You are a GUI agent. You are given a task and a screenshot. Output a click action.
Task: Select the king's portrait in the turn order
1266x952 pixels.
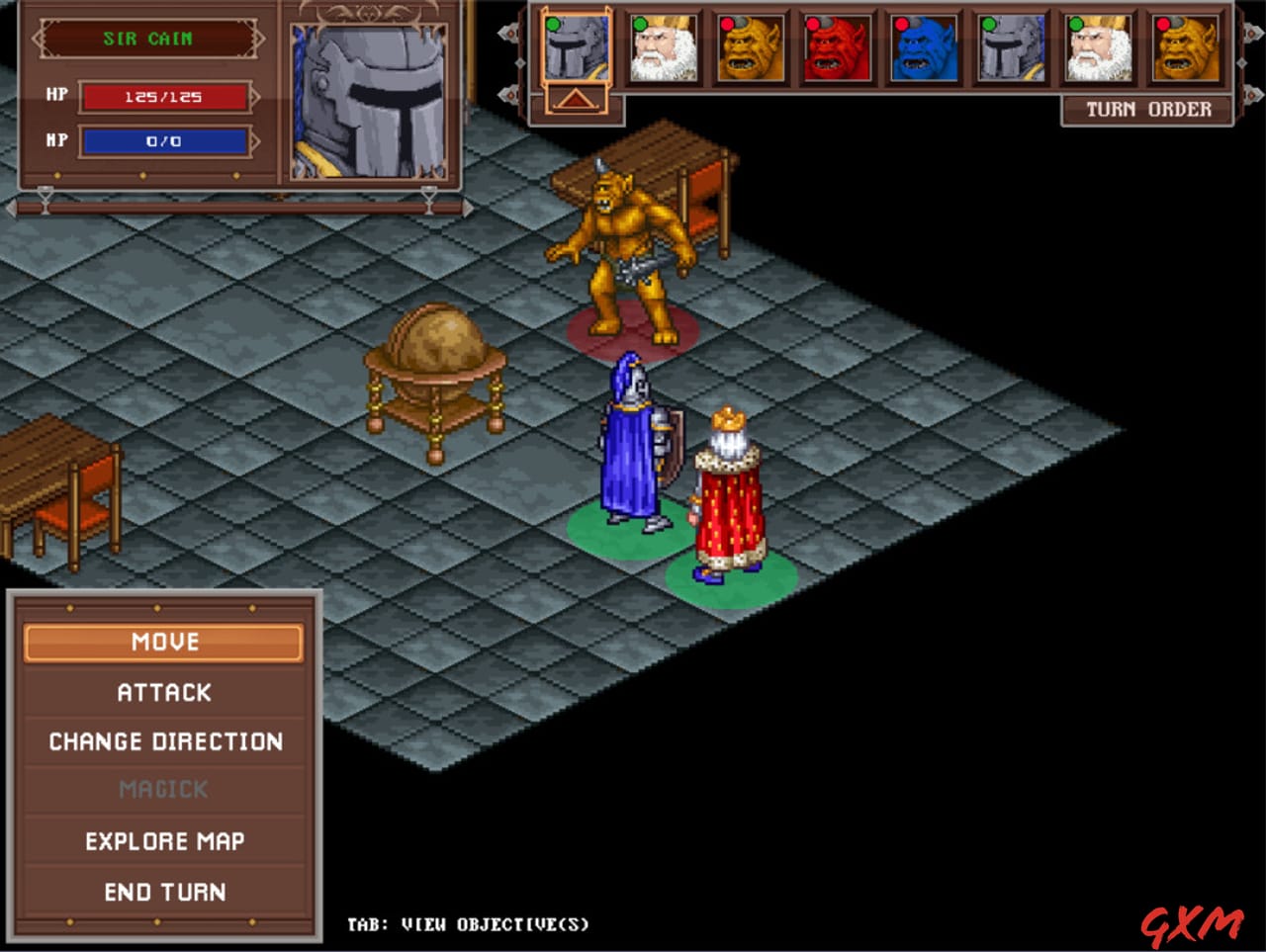[664, 47]
